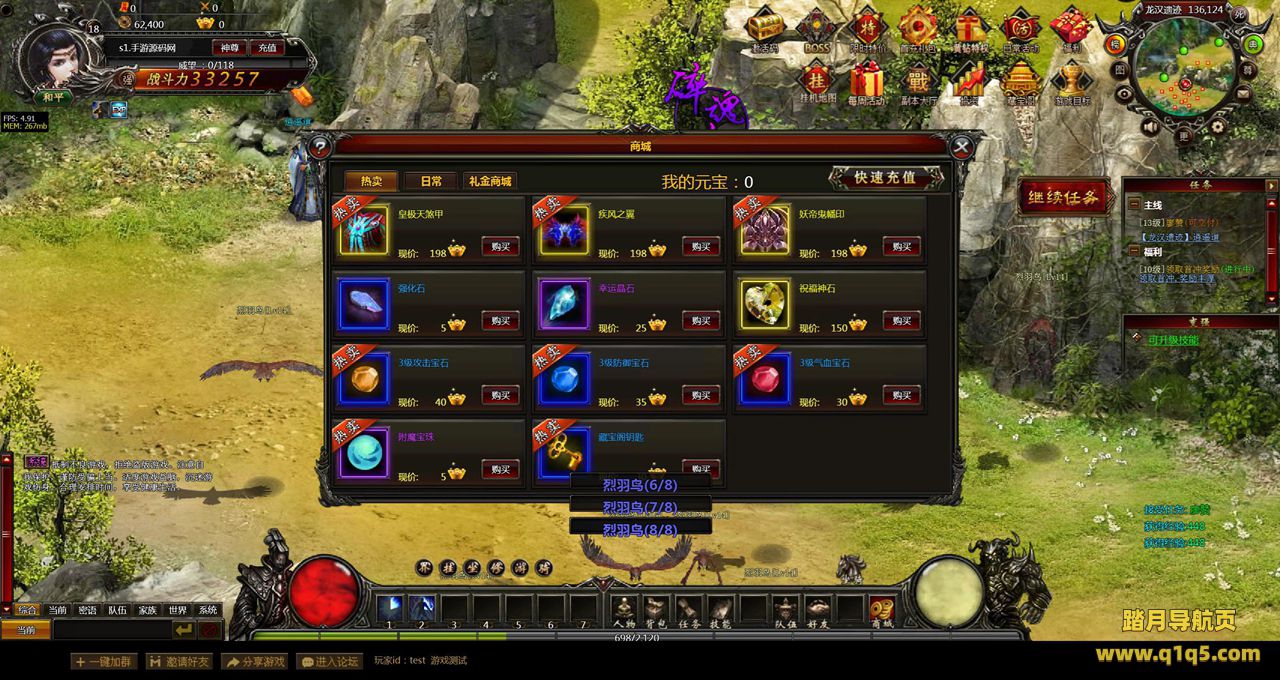1280x680 pixels.
Task: Buy the 附魔宝珠 orb
Action: pyautogui.click(x=500, y=469)
